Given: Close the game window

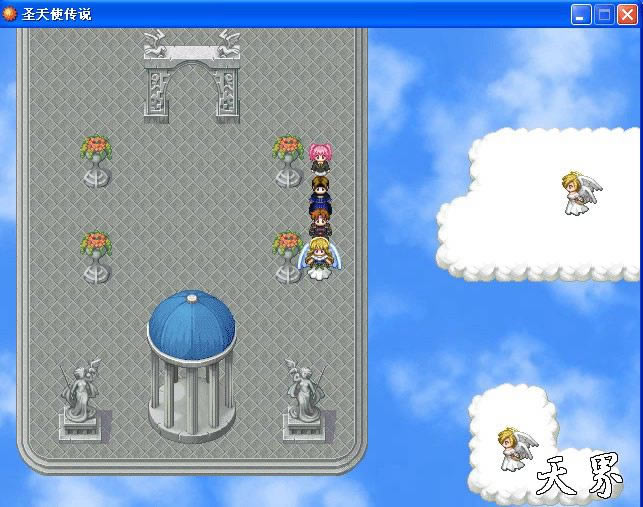Looking at the screenshot, I should [x=627, y=15].
